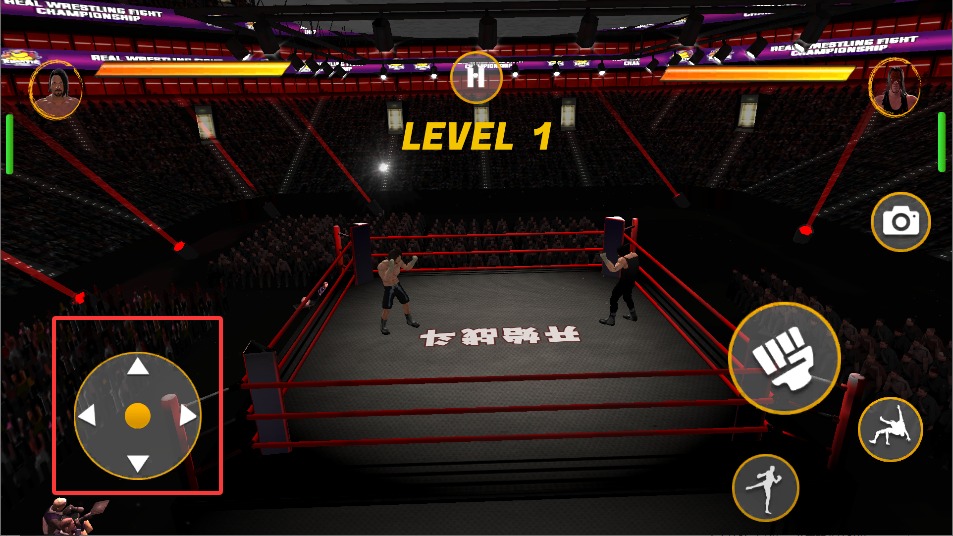
Task: Switch camera view with the camera icon
Action: 901,221
